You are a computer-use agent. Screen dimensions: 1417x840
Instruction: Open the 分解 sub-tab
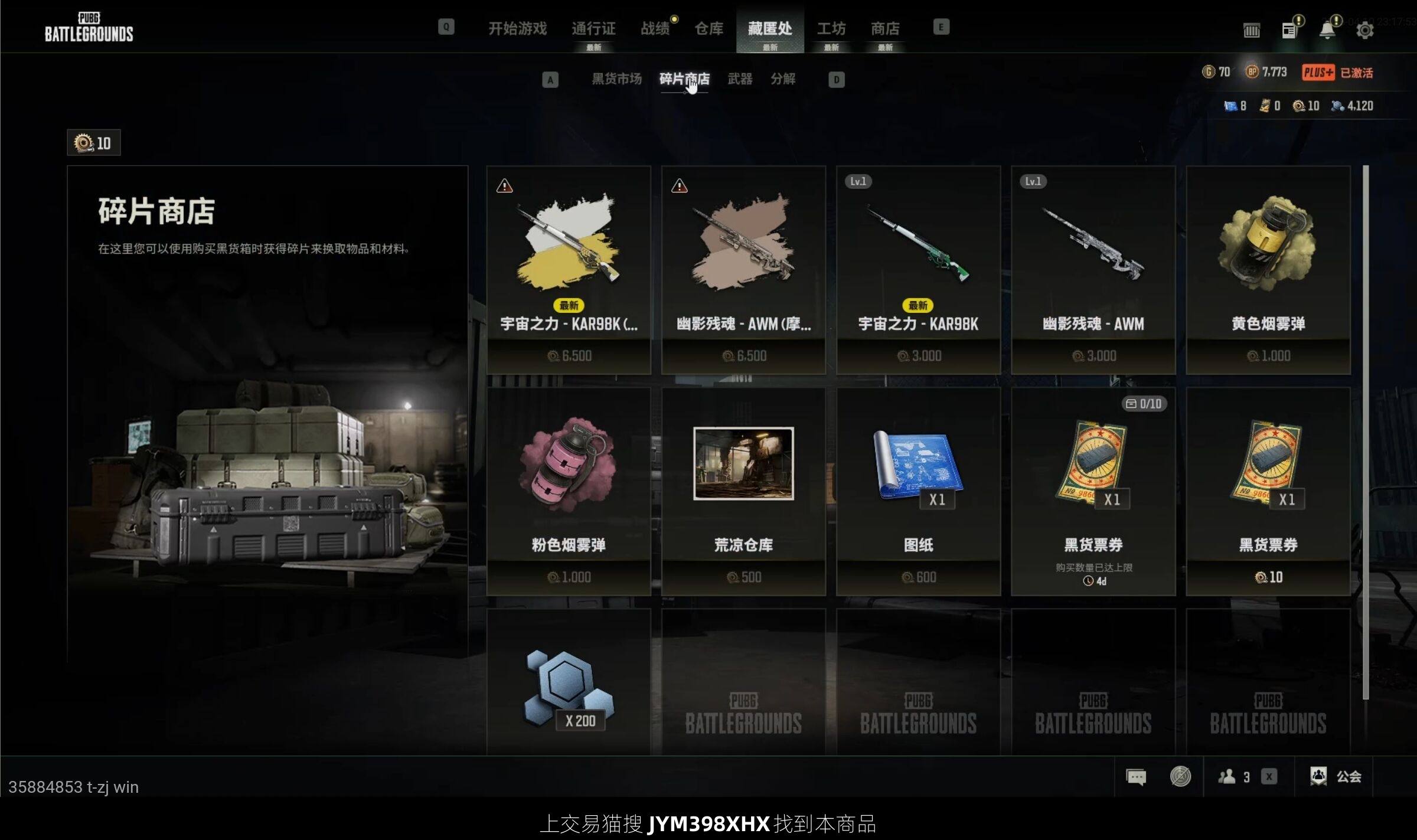pos(783,79)
